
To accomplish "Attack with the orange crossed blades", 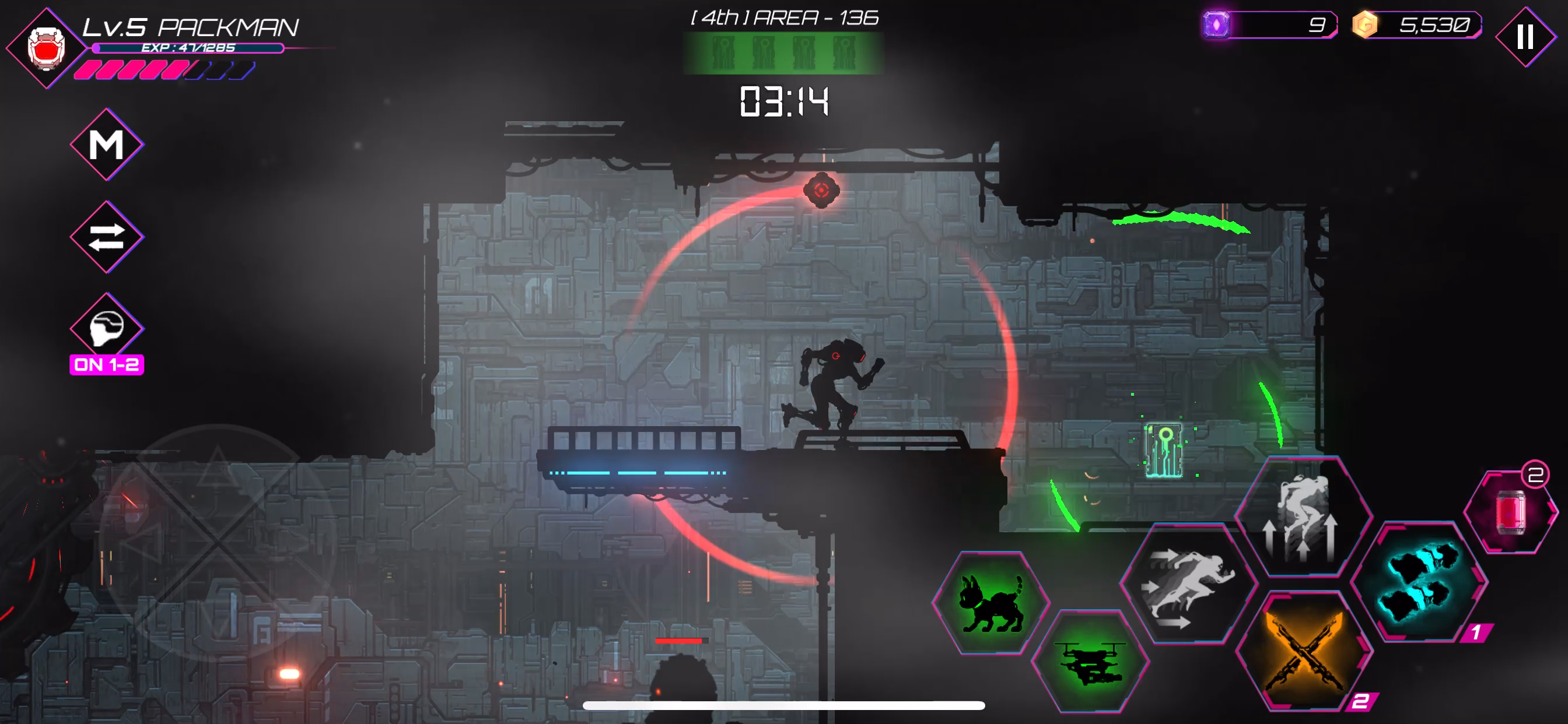I will point(1303,652).
